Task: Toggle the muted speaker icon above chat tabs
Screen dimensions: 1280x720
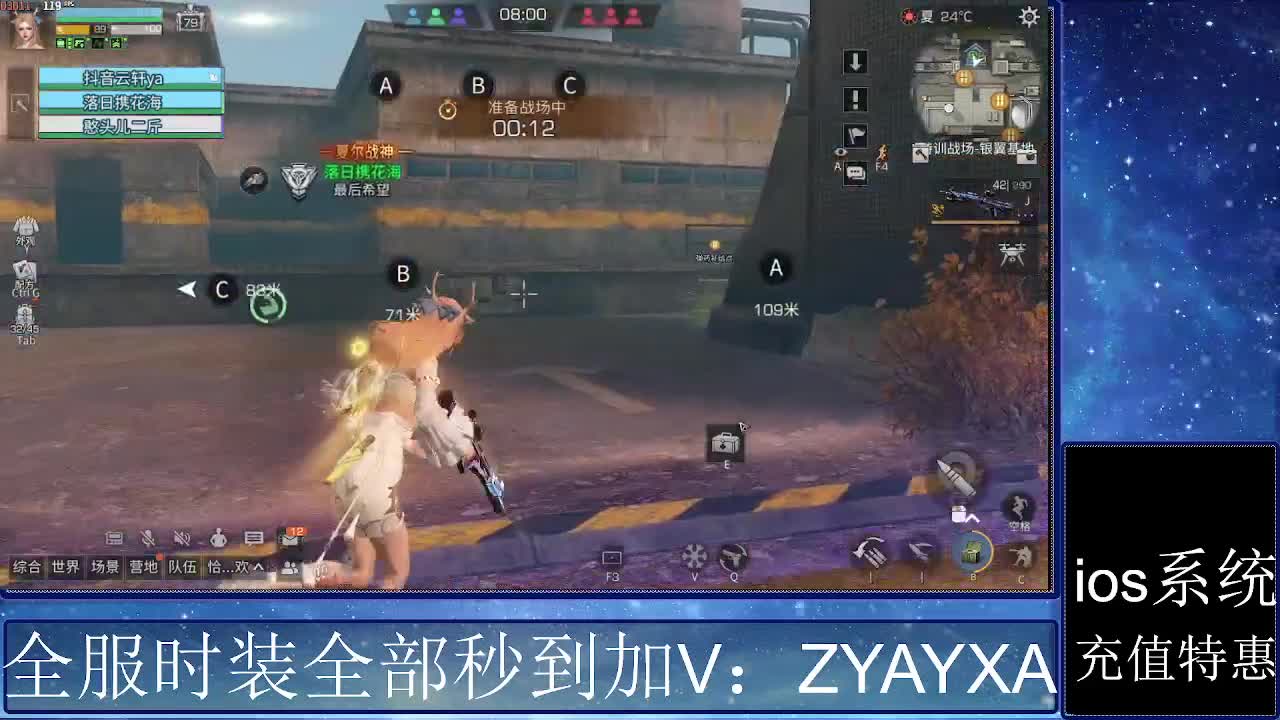Action: point(181,539)
